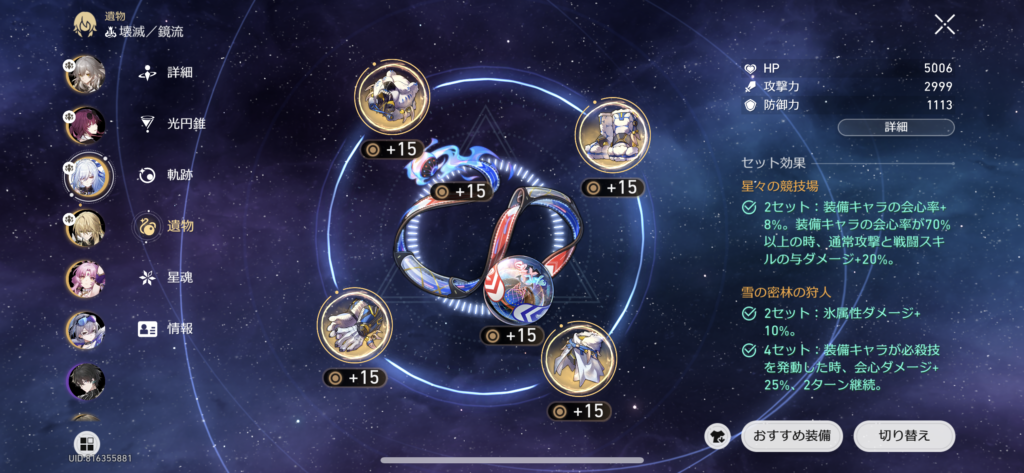This screenshot has width=1024, height=473.
Task: Switch to the 軌跡 traces tab
Action: point(168,175)
